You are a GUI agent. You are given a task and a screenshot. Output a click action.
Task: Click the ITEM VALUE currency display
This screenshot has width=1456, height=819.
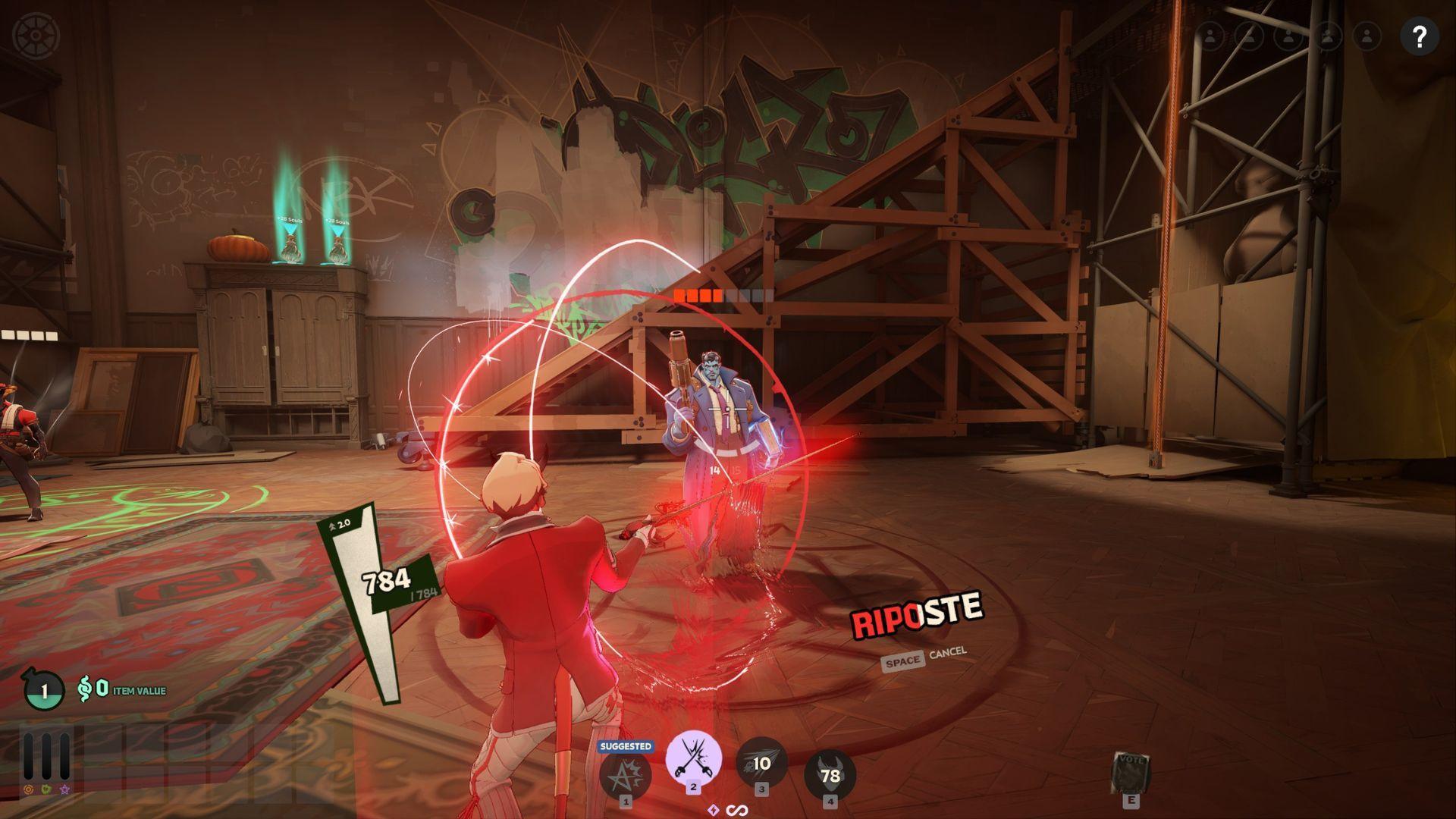tap(121, 690)
